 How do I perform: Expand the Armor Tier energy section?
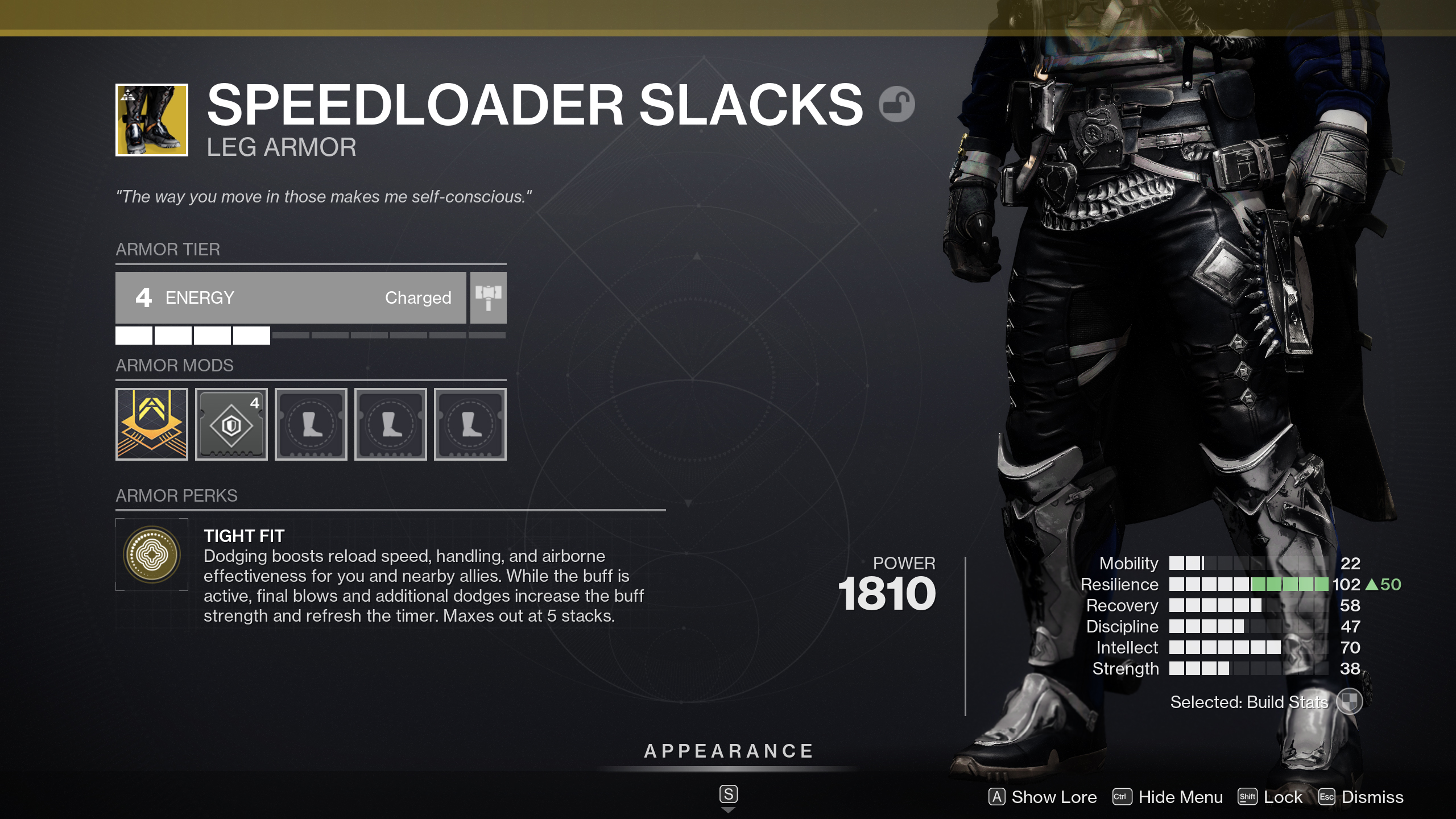[x=168, y=249]
